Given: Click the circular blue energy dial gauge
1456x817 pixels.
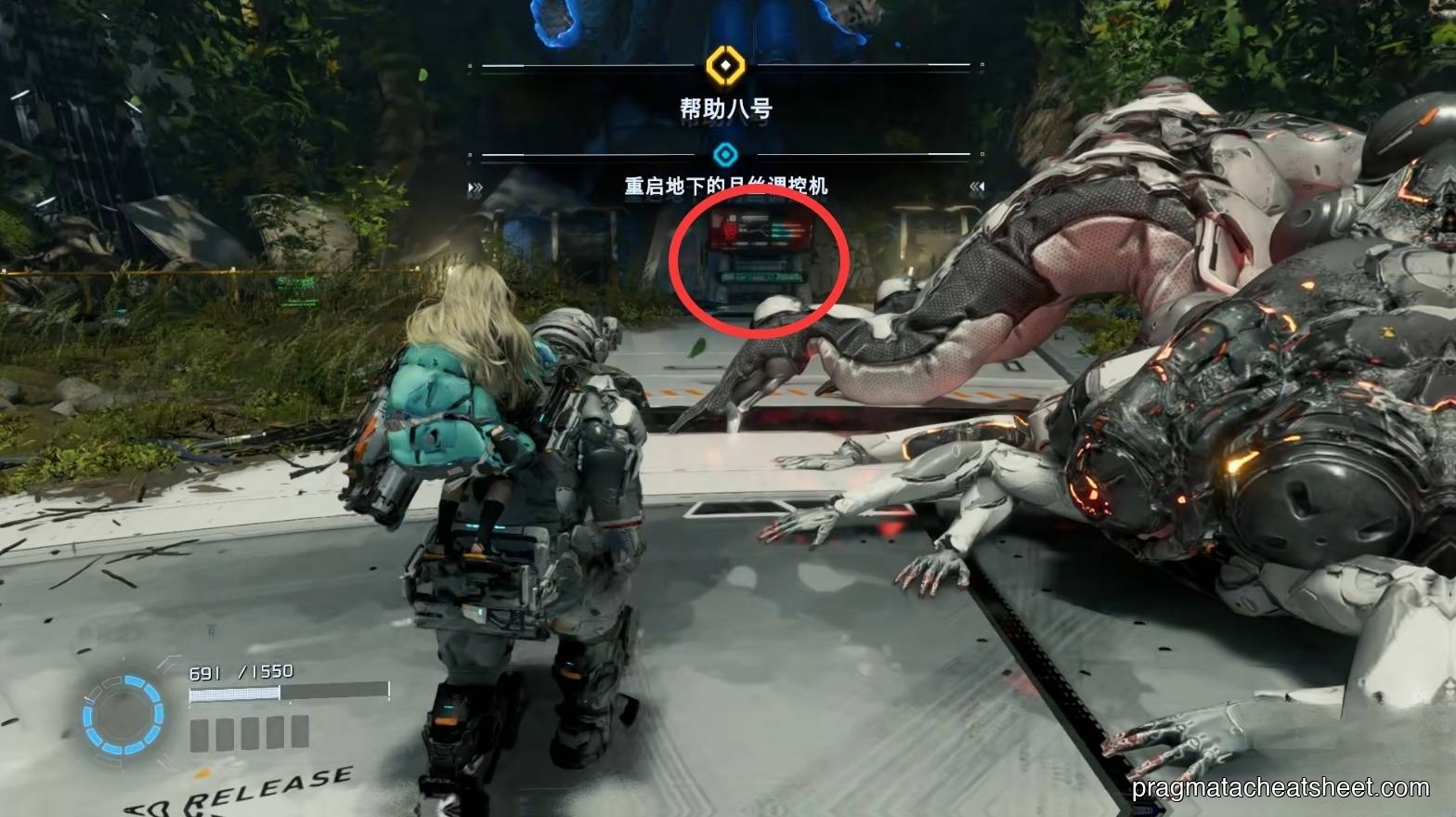Looking at the screenshot, I should [122, 716].
